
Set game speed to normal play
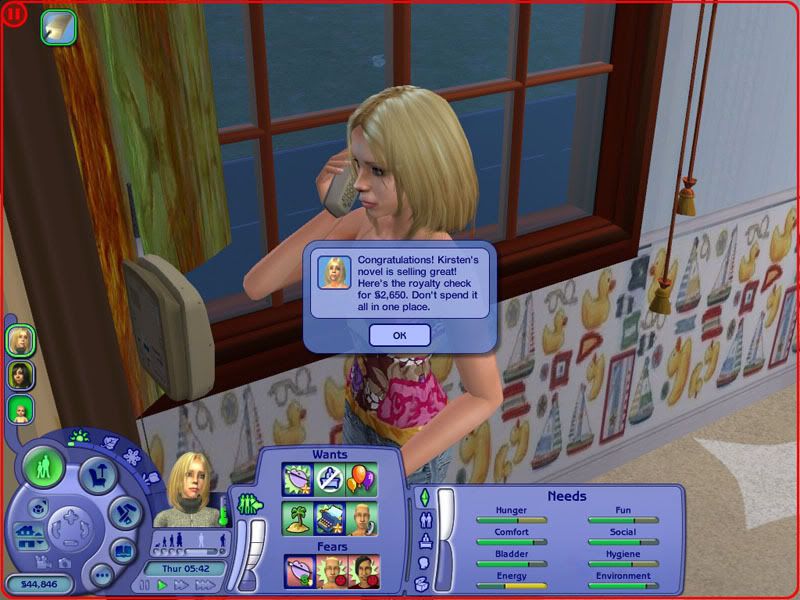click(x=162, y=585)
